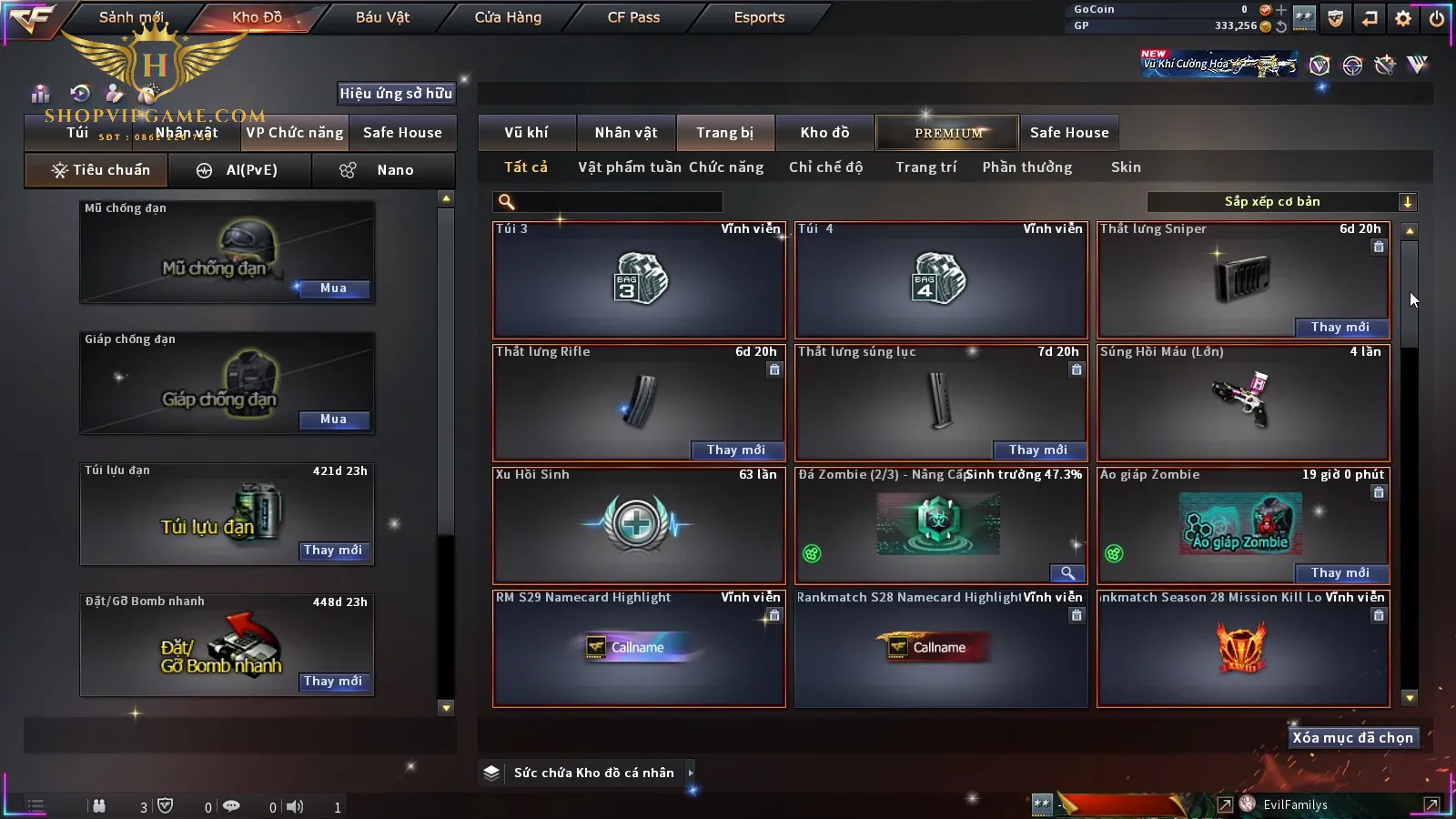Go to the CF Pass menu
Screen dimensions: 1456x819
tap(633, 17)
